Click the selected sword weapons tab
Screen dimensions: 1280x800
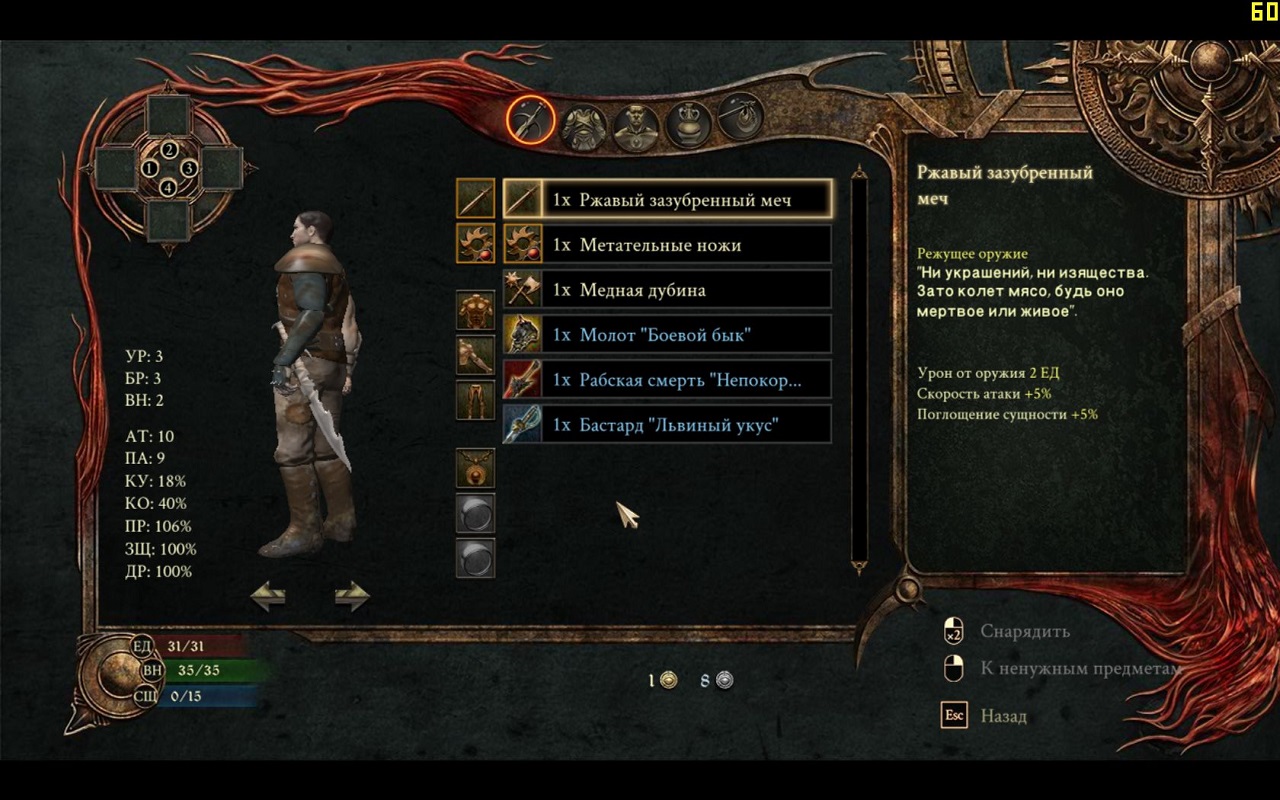530,120
